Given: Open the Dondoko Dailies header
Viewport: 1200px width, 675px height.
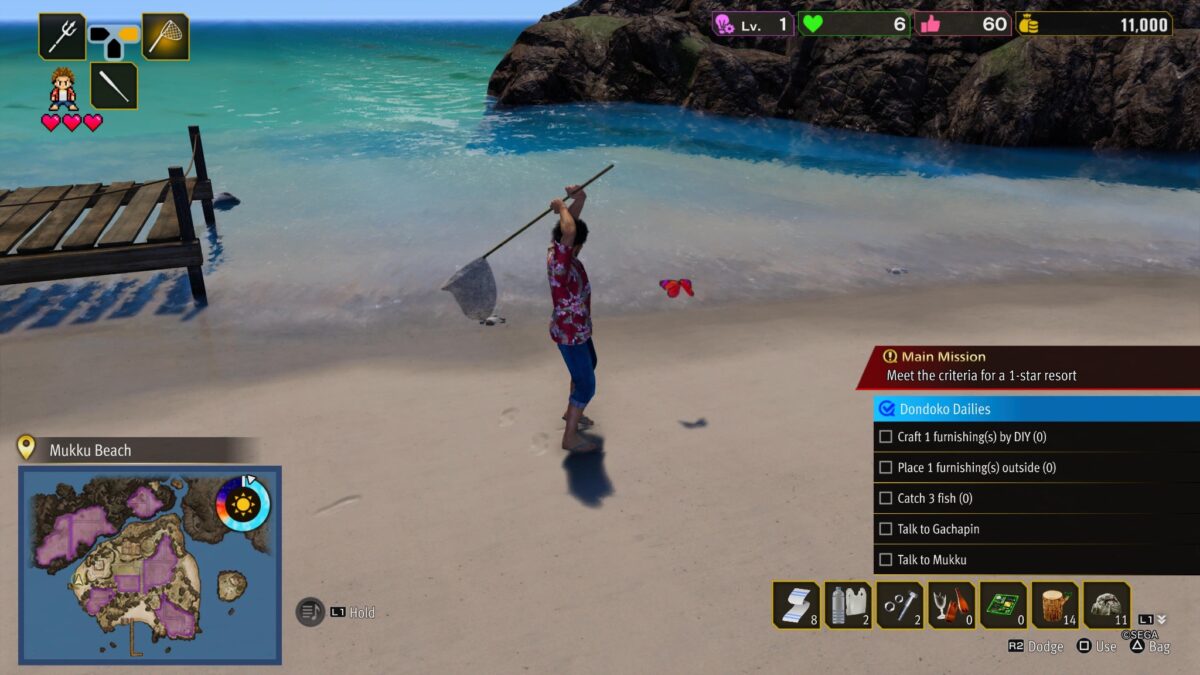Looking at the screenshot, I should coord(1036,409).
